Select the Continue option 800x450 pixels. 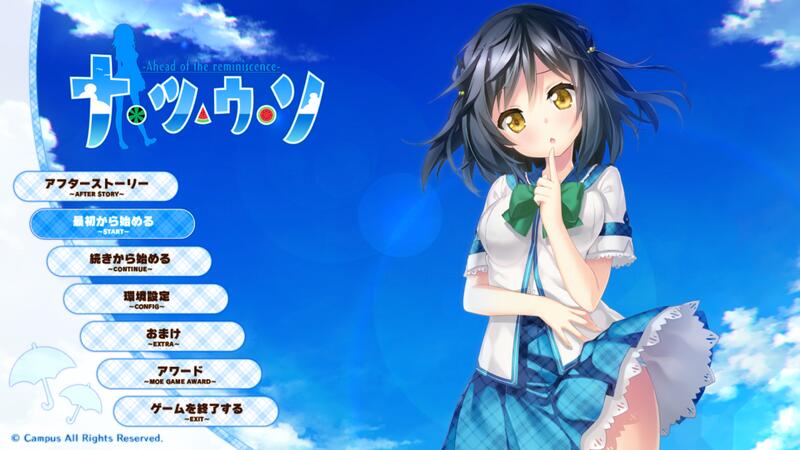click(129, 261)
